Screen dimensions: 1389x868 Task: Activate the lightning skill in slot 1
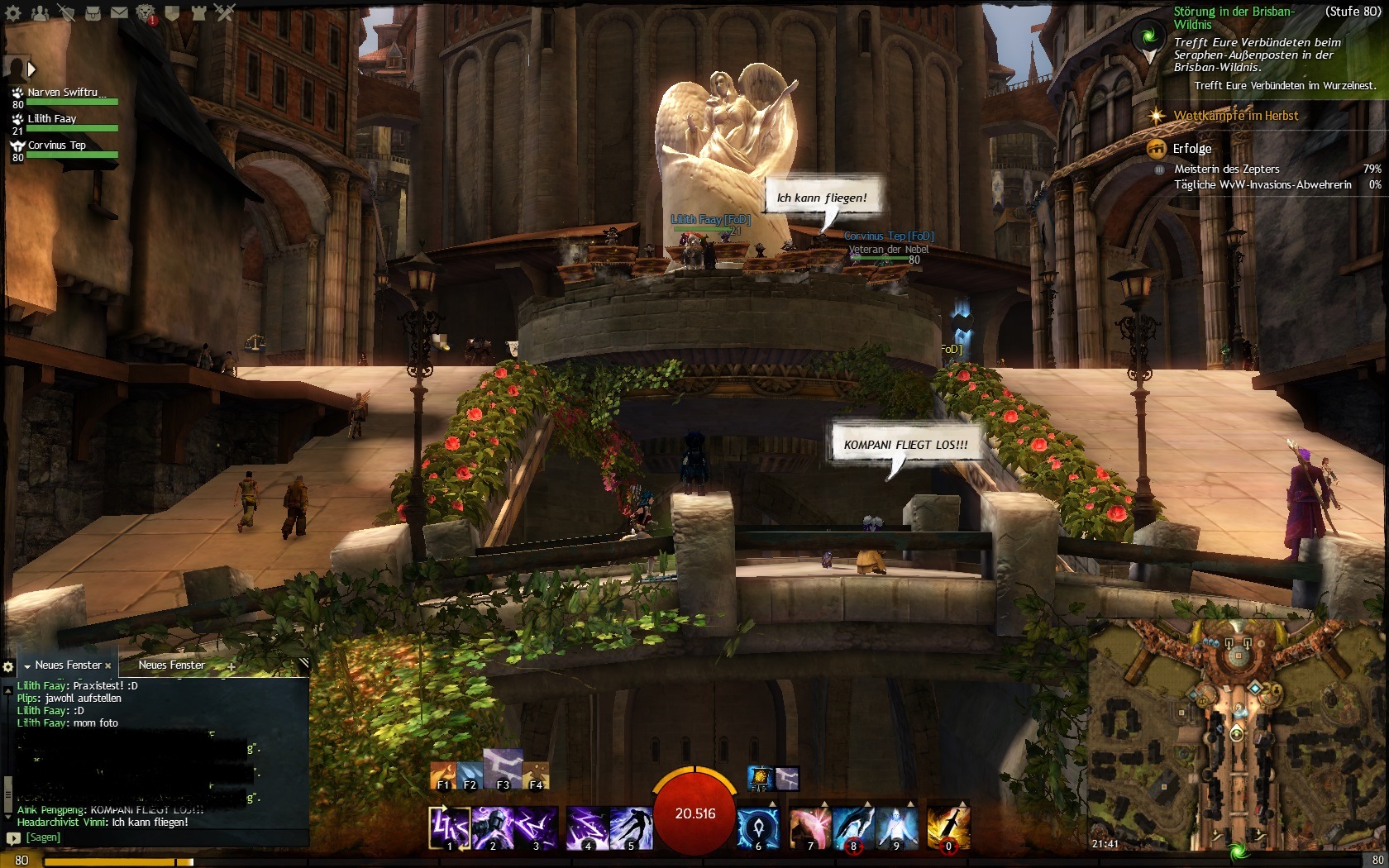(x=450, y=827)
